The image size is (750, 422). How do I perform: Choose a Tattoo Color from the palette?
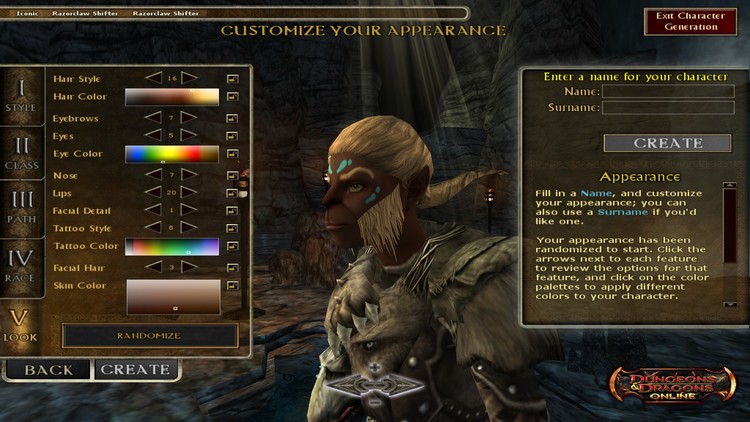point(172,246)
